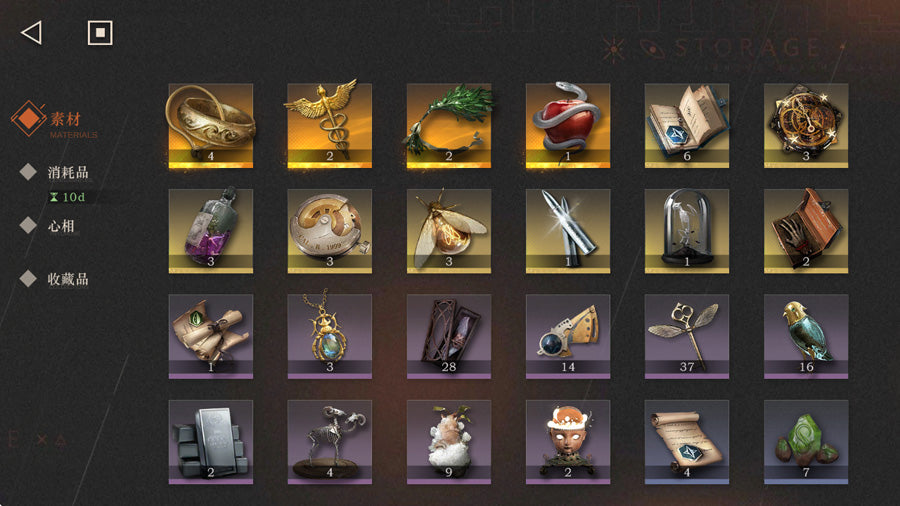Open the 收藏品 collectibles tab
Screen dimensions: 900x506
click(67, 279)
